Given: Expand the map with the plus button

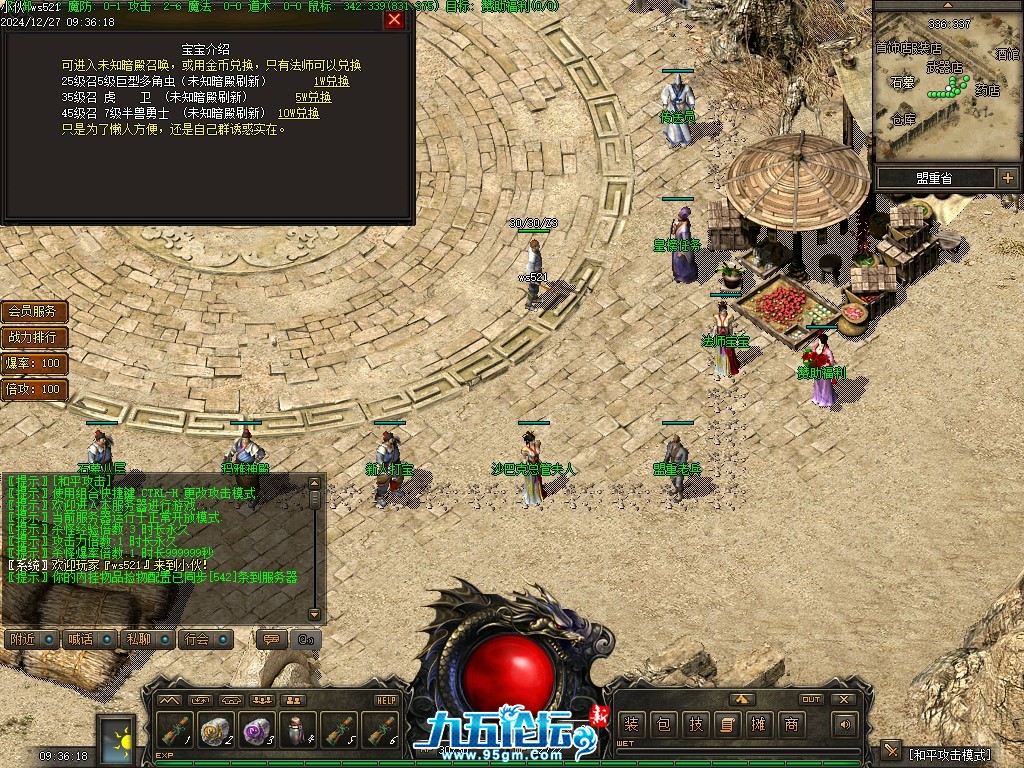Looking at the screenshot, I should point(1007,178).
